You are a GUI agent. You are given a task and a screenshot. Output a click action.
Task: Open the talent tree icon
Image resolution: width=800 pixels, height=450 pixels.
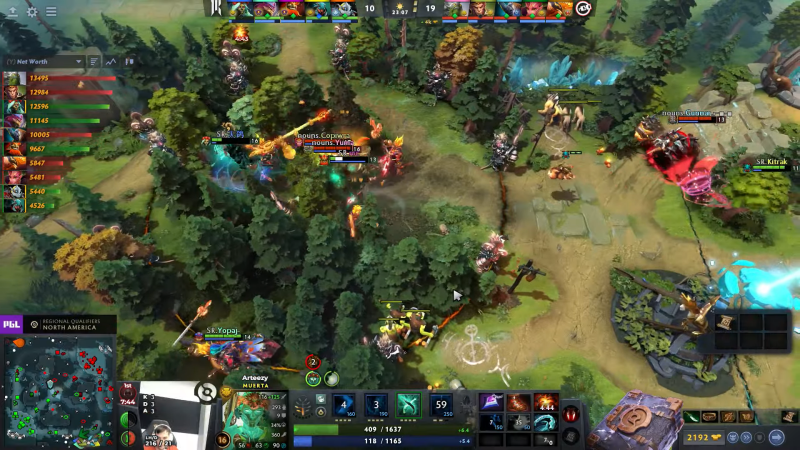303,408
